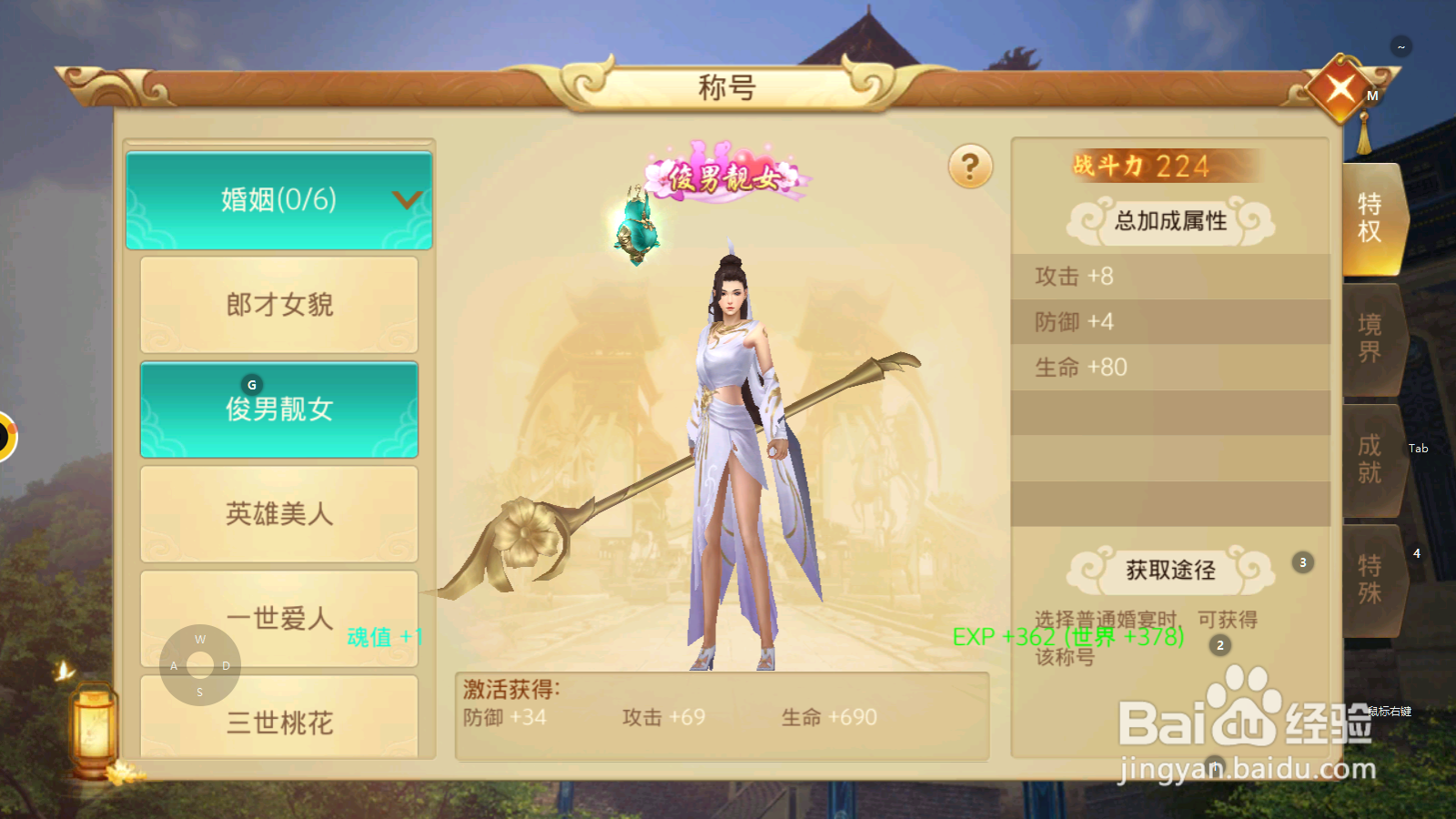Select the 三世桃花 title
The image size is (1456, 819).
click(x=278, y=722)
